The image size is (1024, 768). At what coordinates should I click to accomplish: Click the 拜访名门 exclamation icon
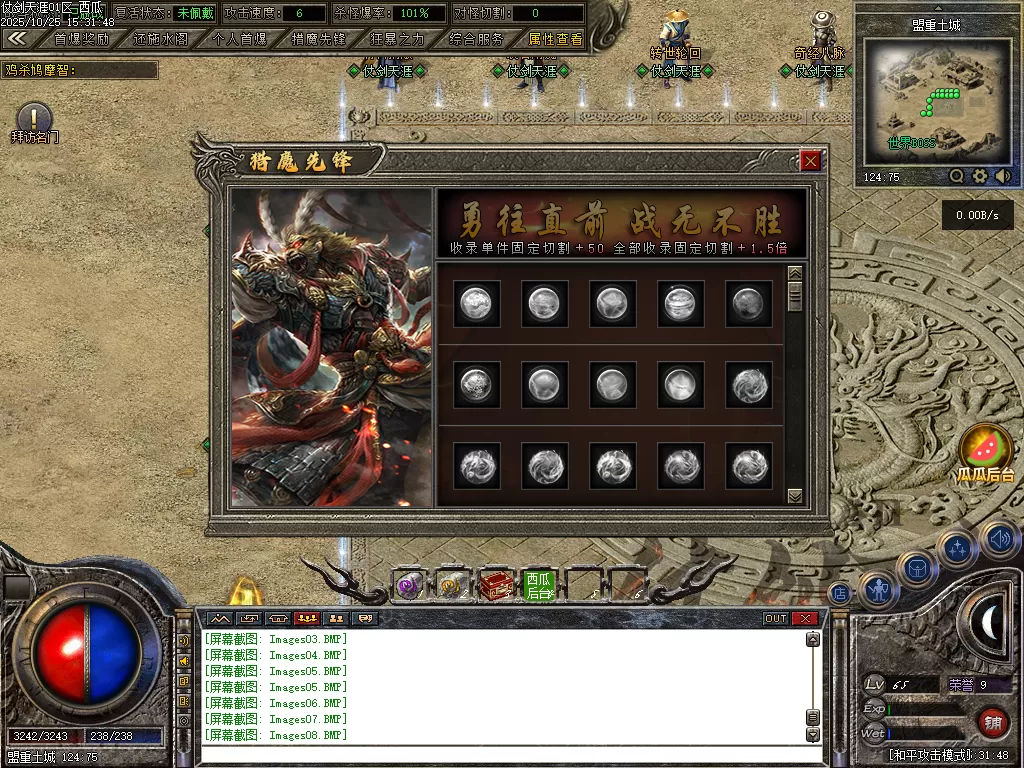pos(34,117)
